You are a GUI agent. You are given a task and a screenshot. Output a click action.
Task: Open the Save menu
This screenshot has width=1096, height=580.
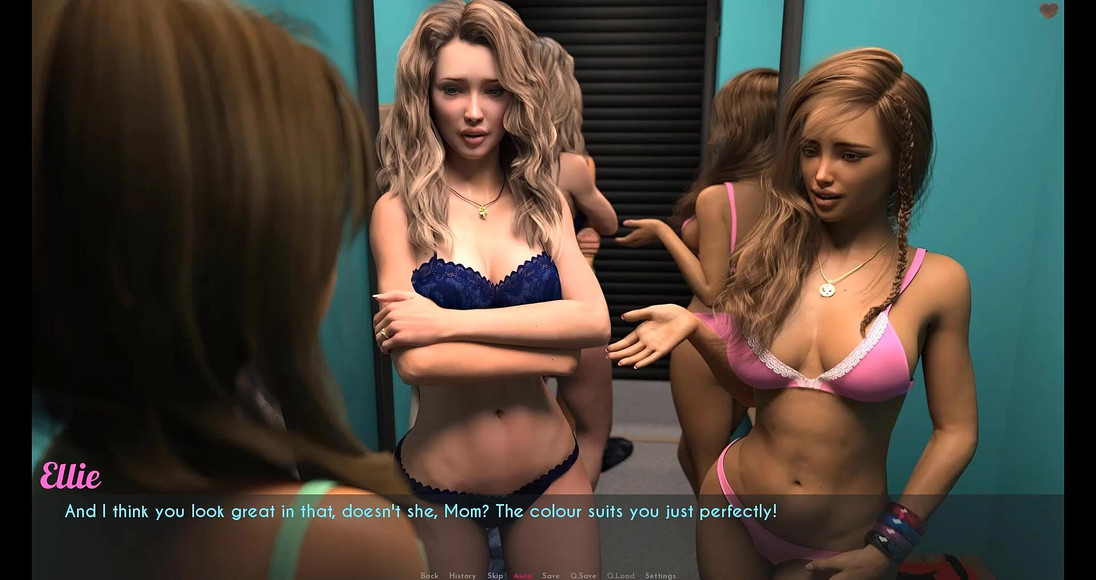point(551,575)
